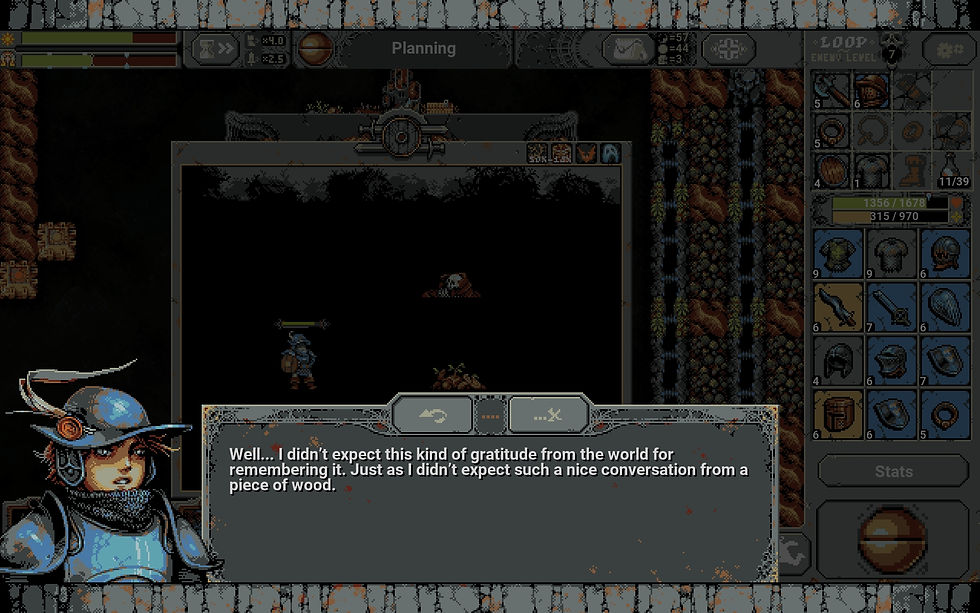980x613 pixels.
Task: Go back to the previous dialogue line
Action: tap(433, 414)
